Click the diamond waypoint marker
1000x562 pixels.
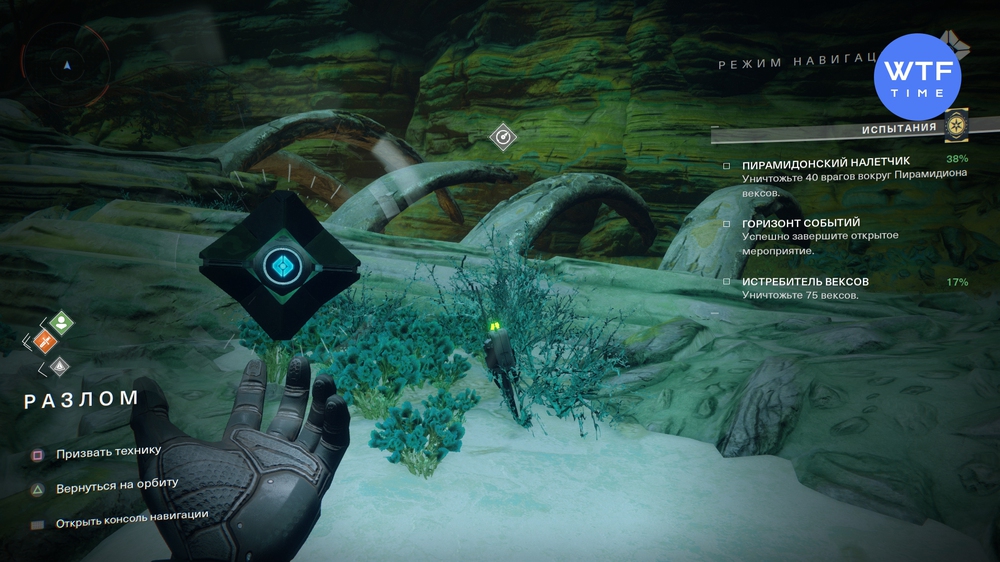(503, 137)
